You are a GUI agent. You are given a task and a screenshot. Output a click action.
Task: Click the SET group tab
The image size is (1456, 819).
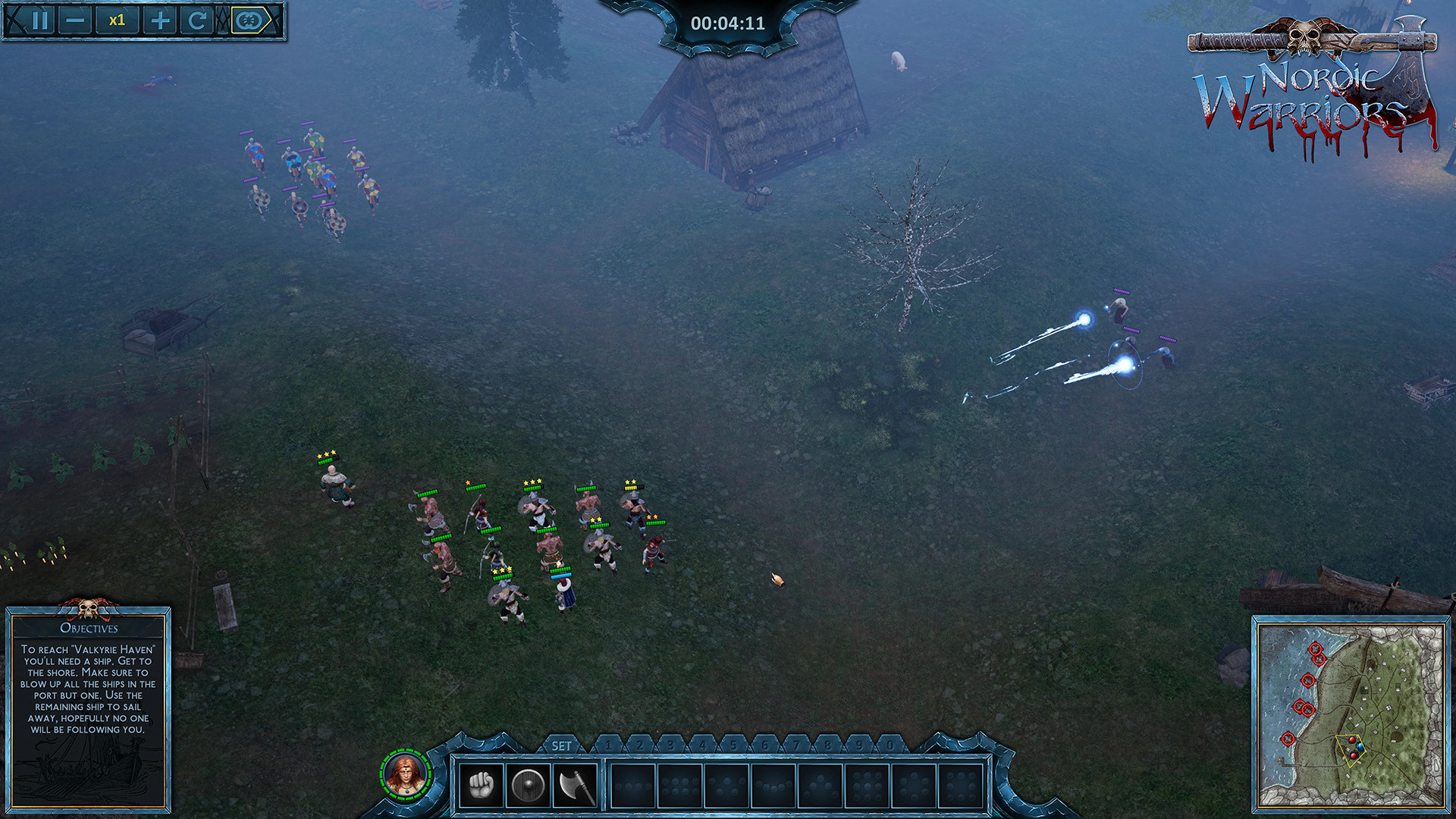pos(561,746)
